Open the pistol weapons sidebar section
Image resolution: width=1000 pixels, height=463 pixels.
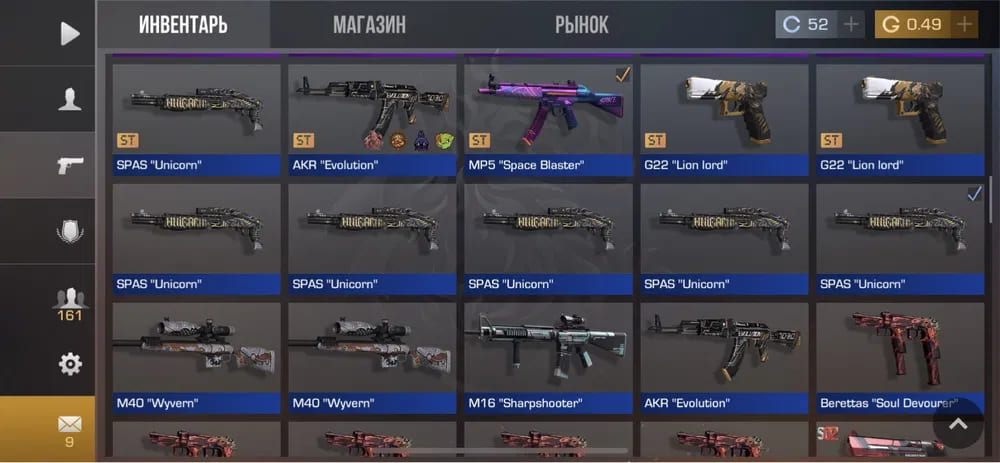coord(69,165)
